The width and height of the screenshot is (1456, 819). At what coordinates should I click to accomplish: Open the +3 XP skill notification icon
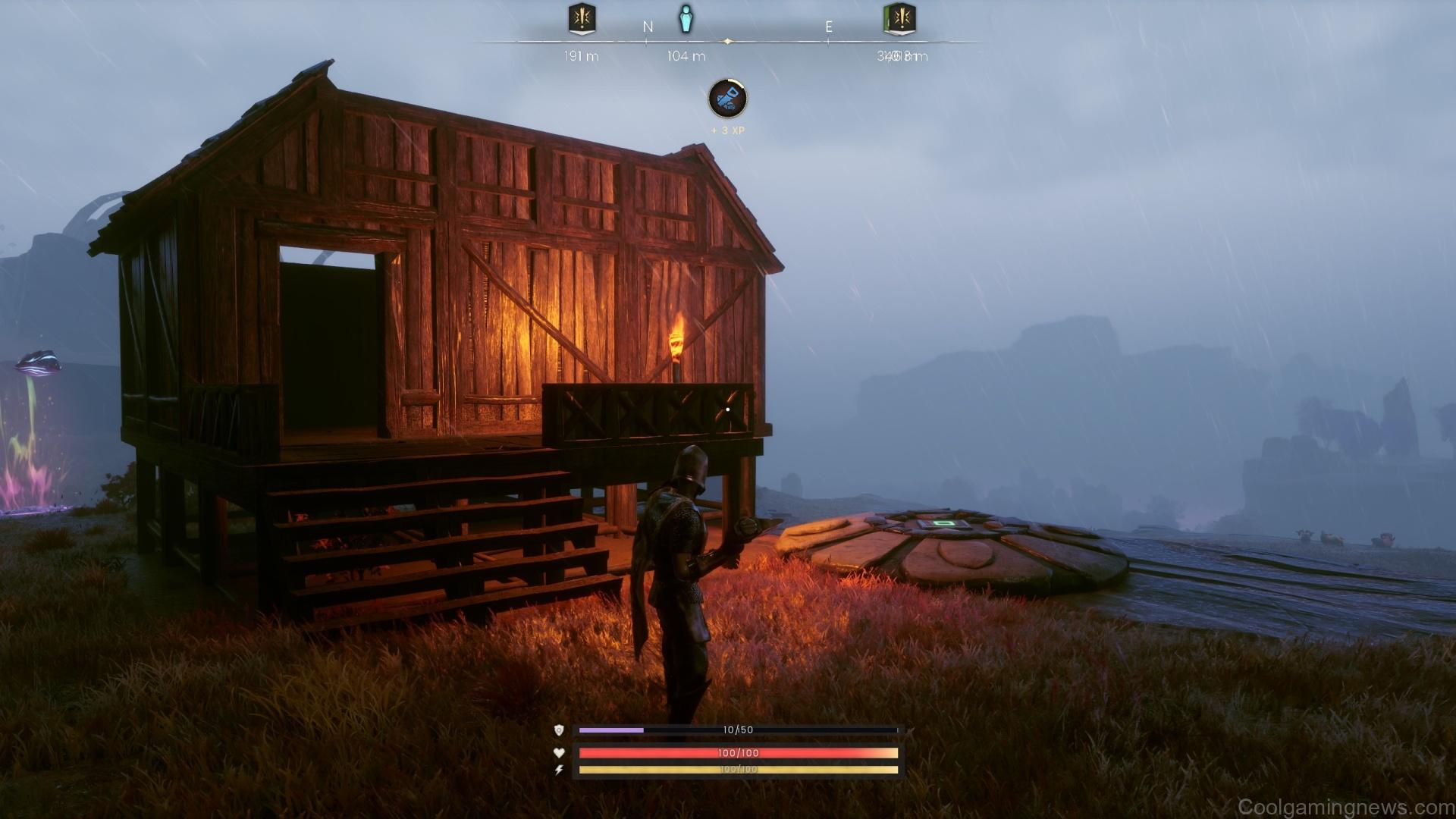tap(729, 99)
